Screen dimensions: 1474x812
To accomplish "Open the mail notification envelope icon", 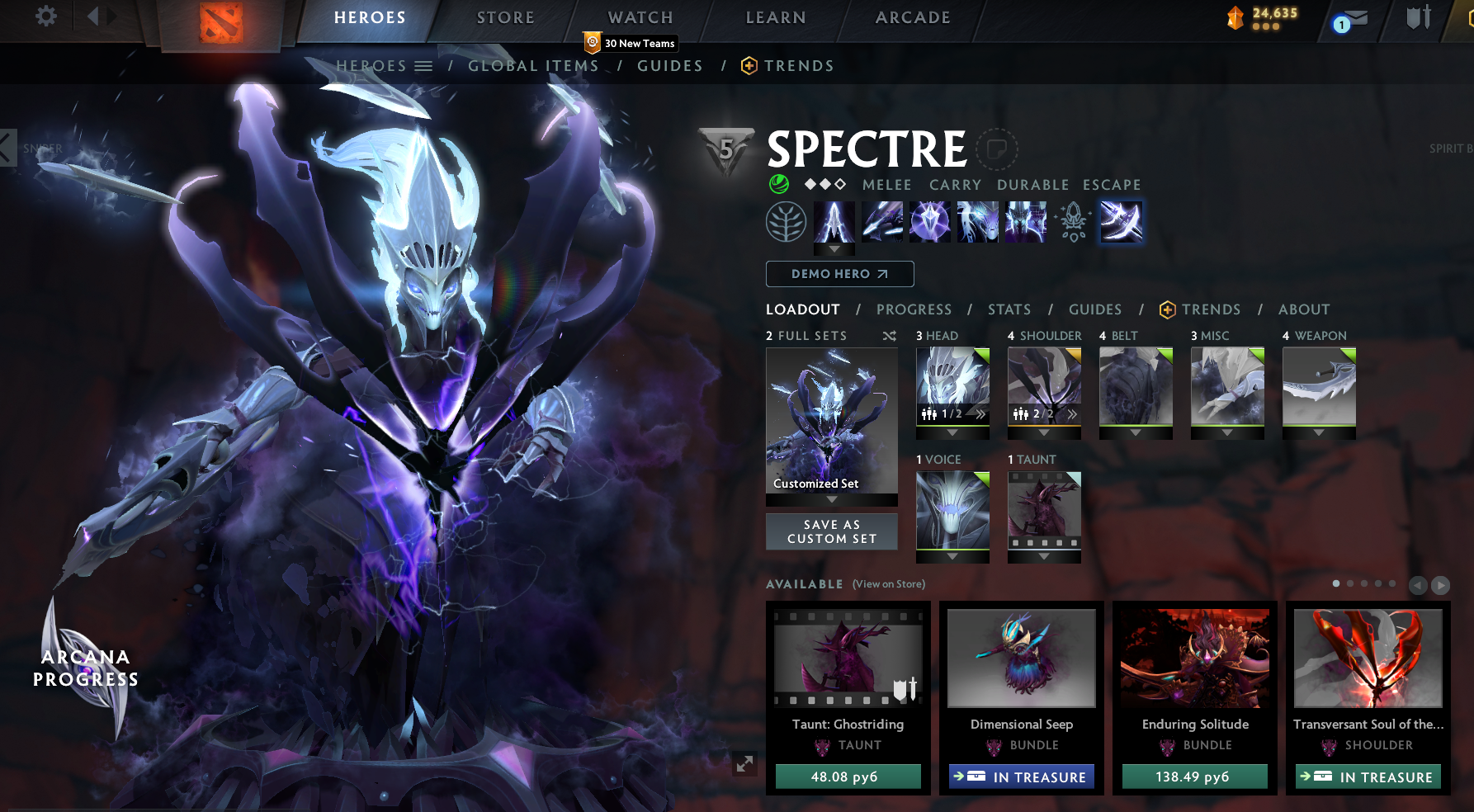I will (1356, 18).
